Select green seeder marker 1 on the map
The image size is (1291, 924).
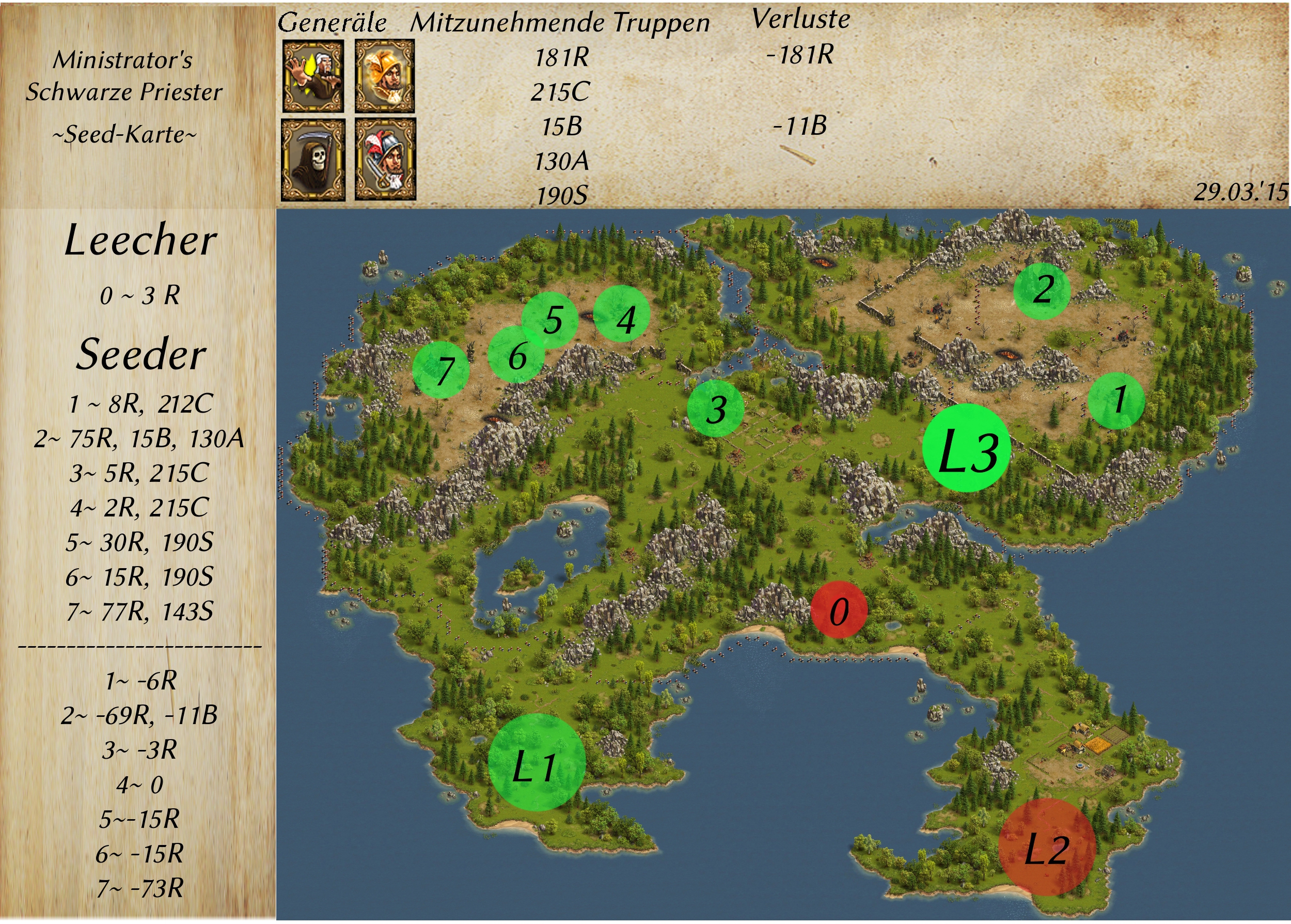click(x=1116, y=400)
